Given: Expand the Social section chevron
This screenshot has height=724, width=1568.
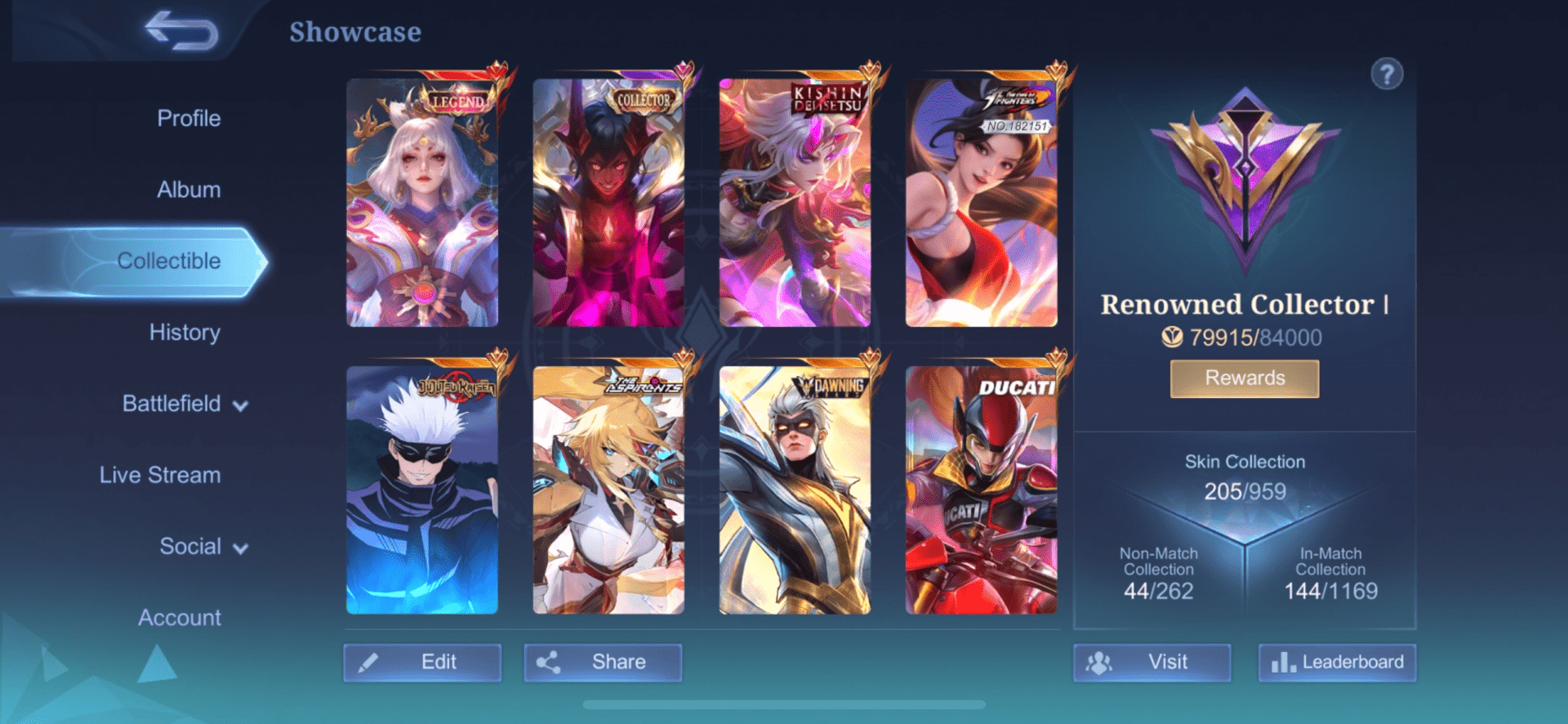Looking at the screenshot, I should click(238, 547).
